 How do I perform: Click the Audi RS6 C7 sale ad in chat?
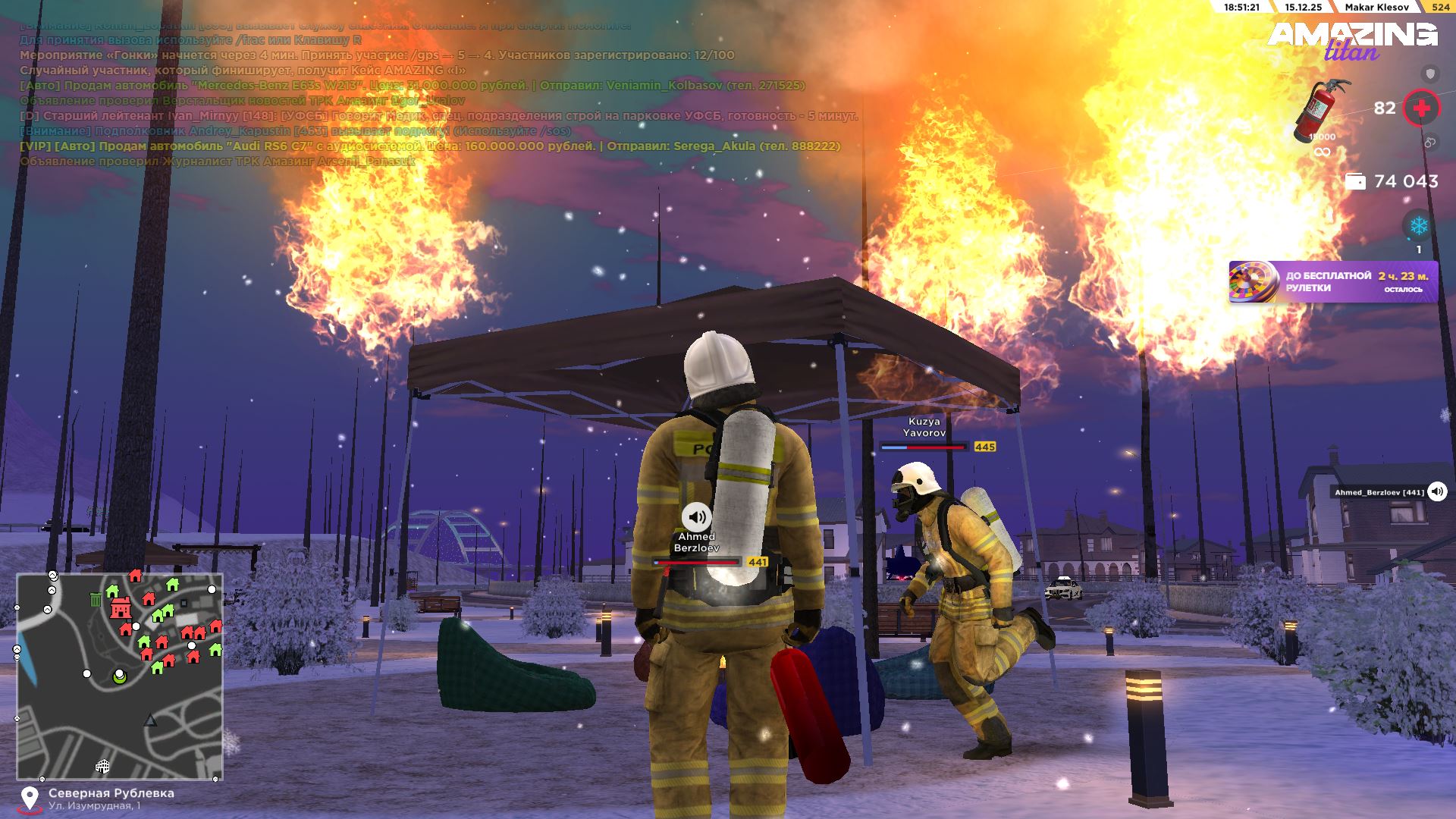(429, 146)
